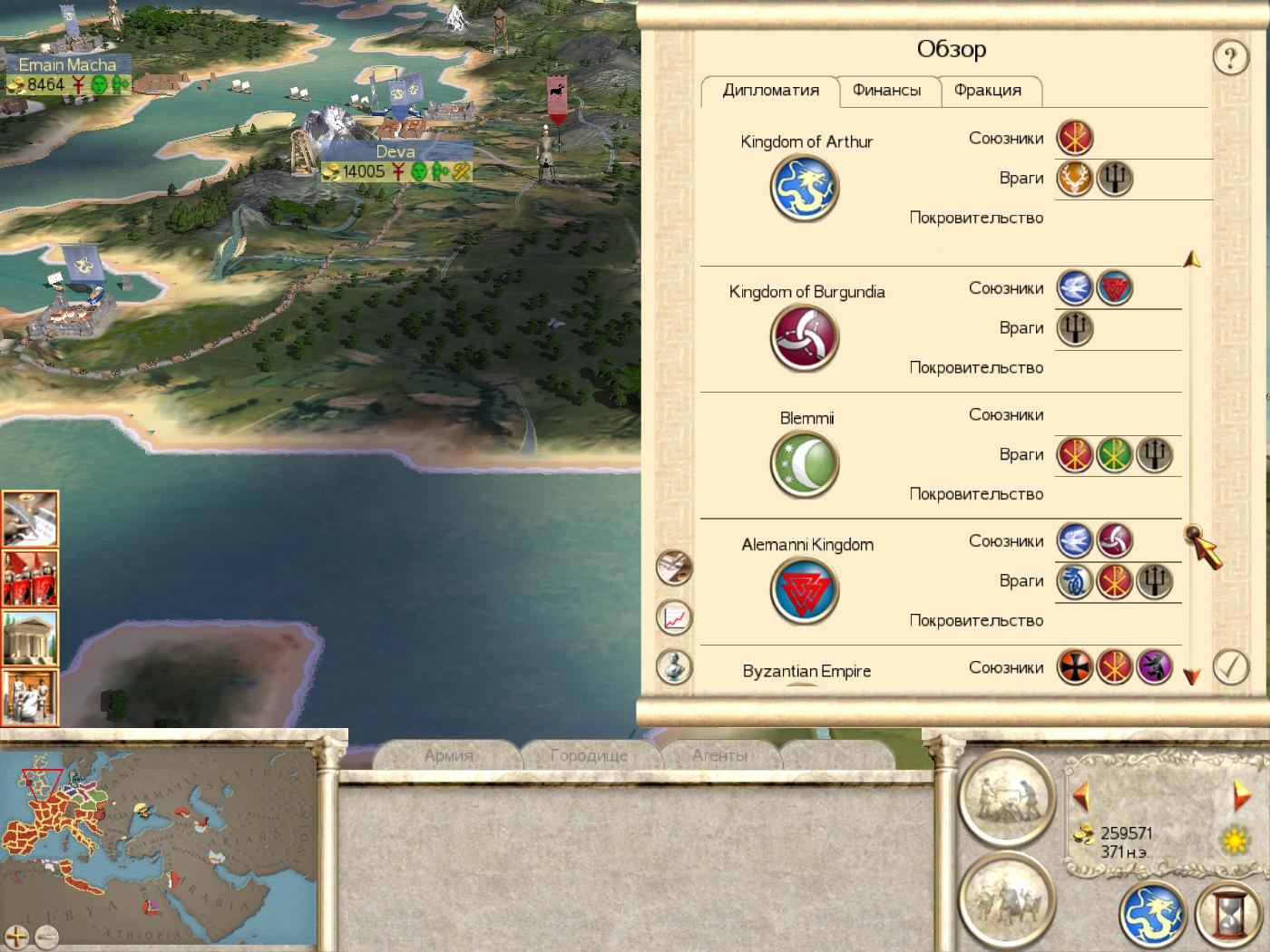The image size is (1270, 952).
Task: Open the Фракция tab
Action: pos(987,91)
